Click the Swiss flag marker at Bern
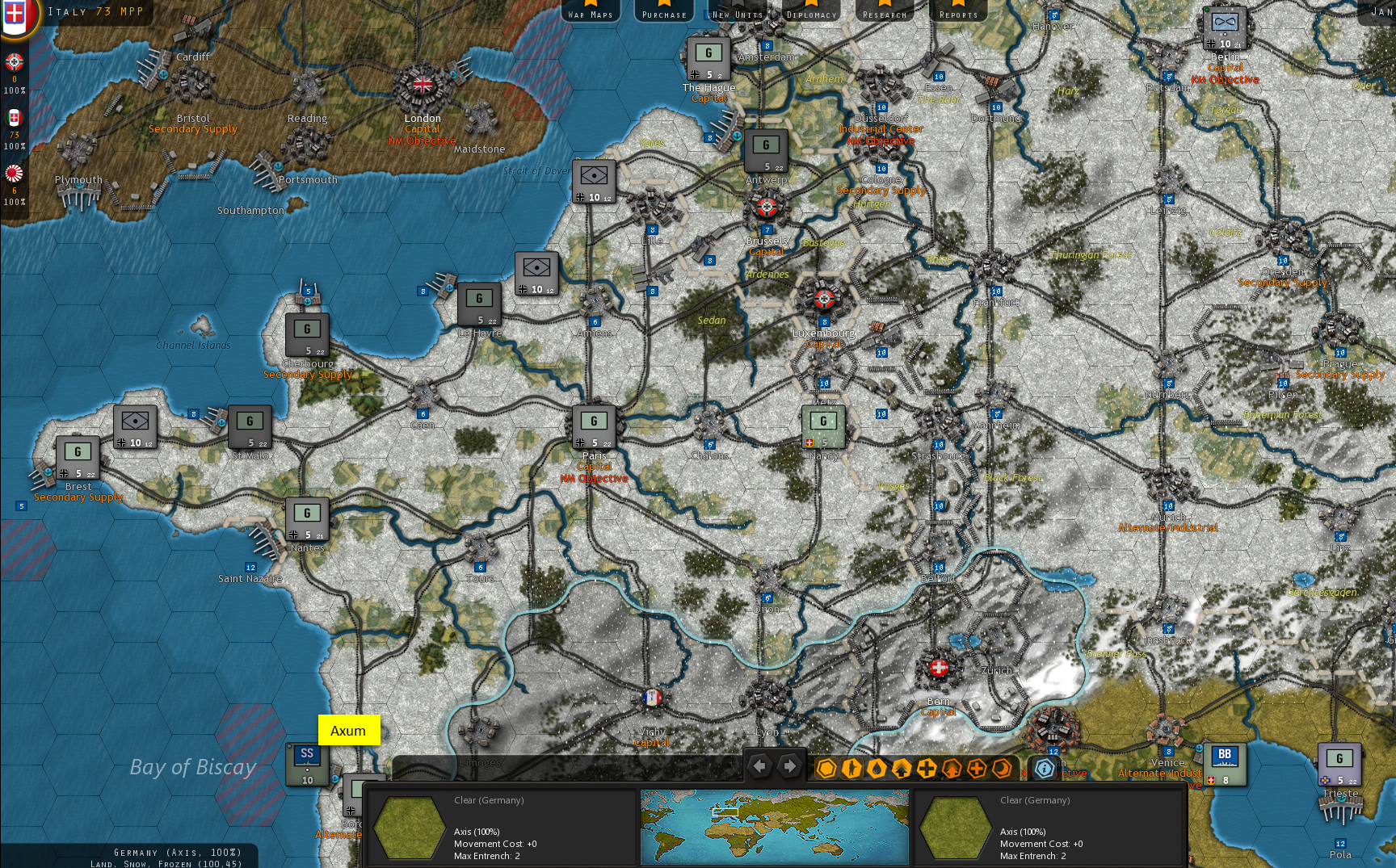 tap(937, 669)
